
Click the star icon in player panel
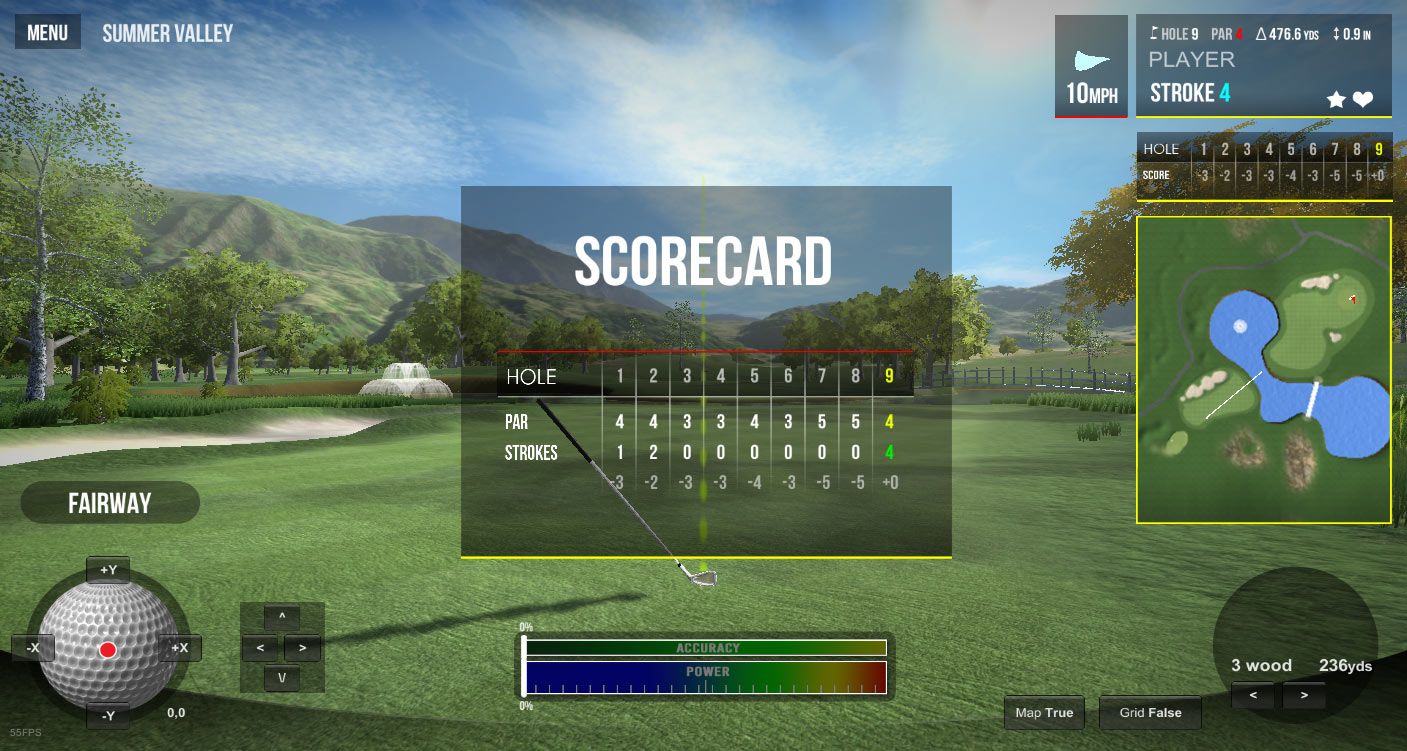point(1335,99)
